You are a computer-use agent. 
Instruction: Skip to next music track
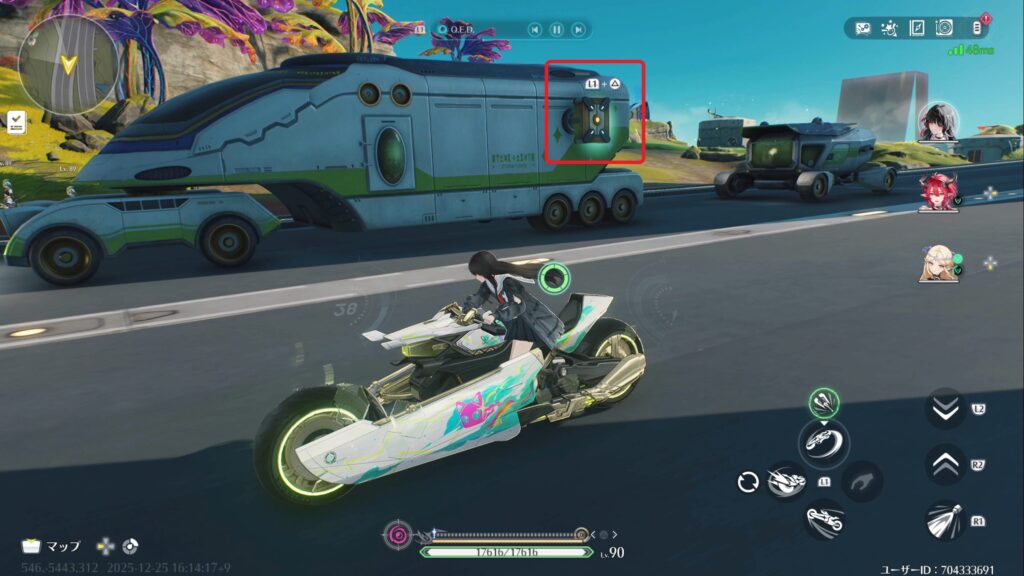pos(578,30)
